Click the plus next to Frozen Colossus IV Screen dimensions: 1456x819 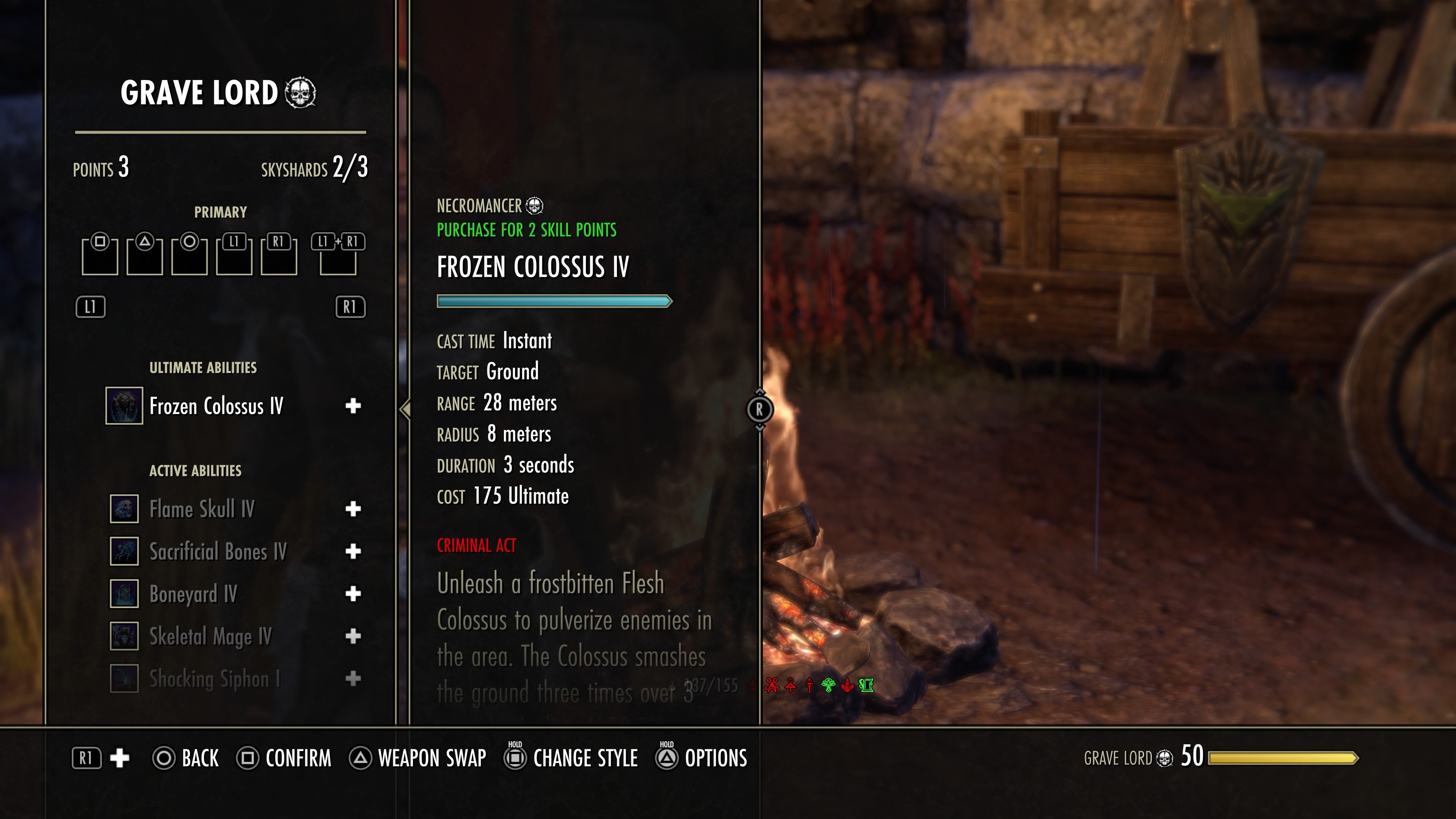[353, 406]
